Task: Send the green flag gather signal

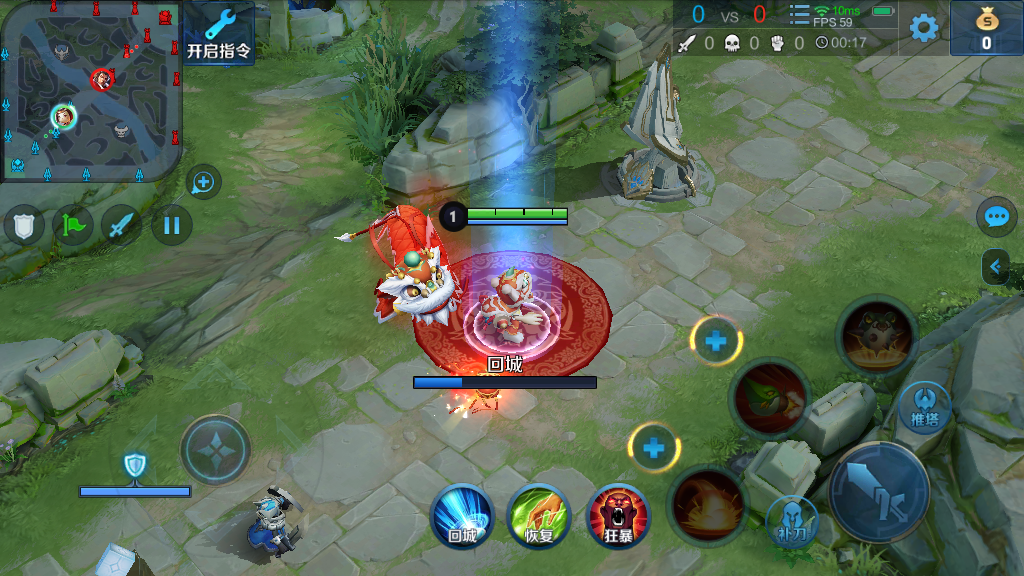Action: click(73, 225)
